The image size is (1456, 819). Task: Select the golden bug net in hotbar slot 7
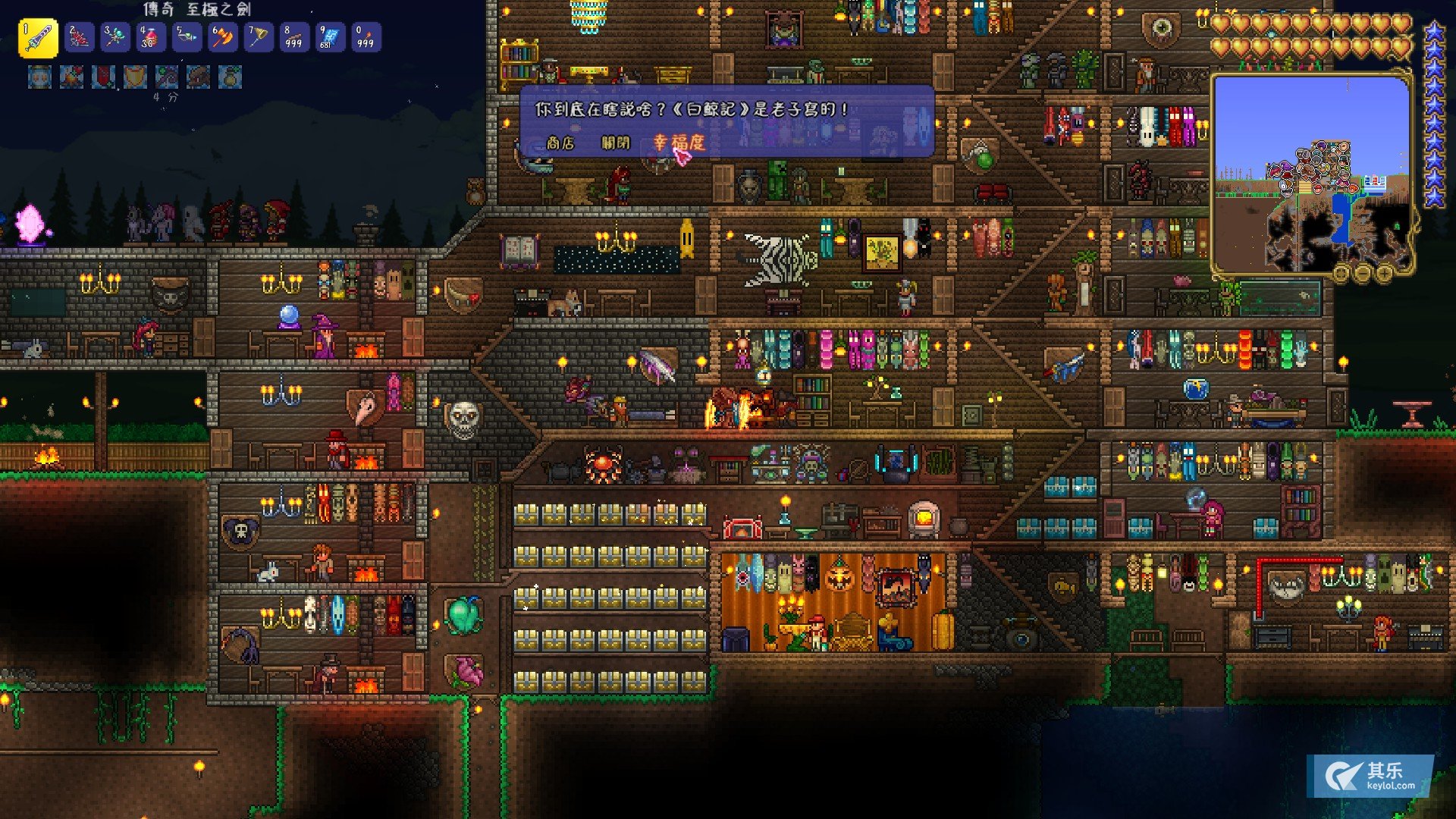(x=258, y=38)
